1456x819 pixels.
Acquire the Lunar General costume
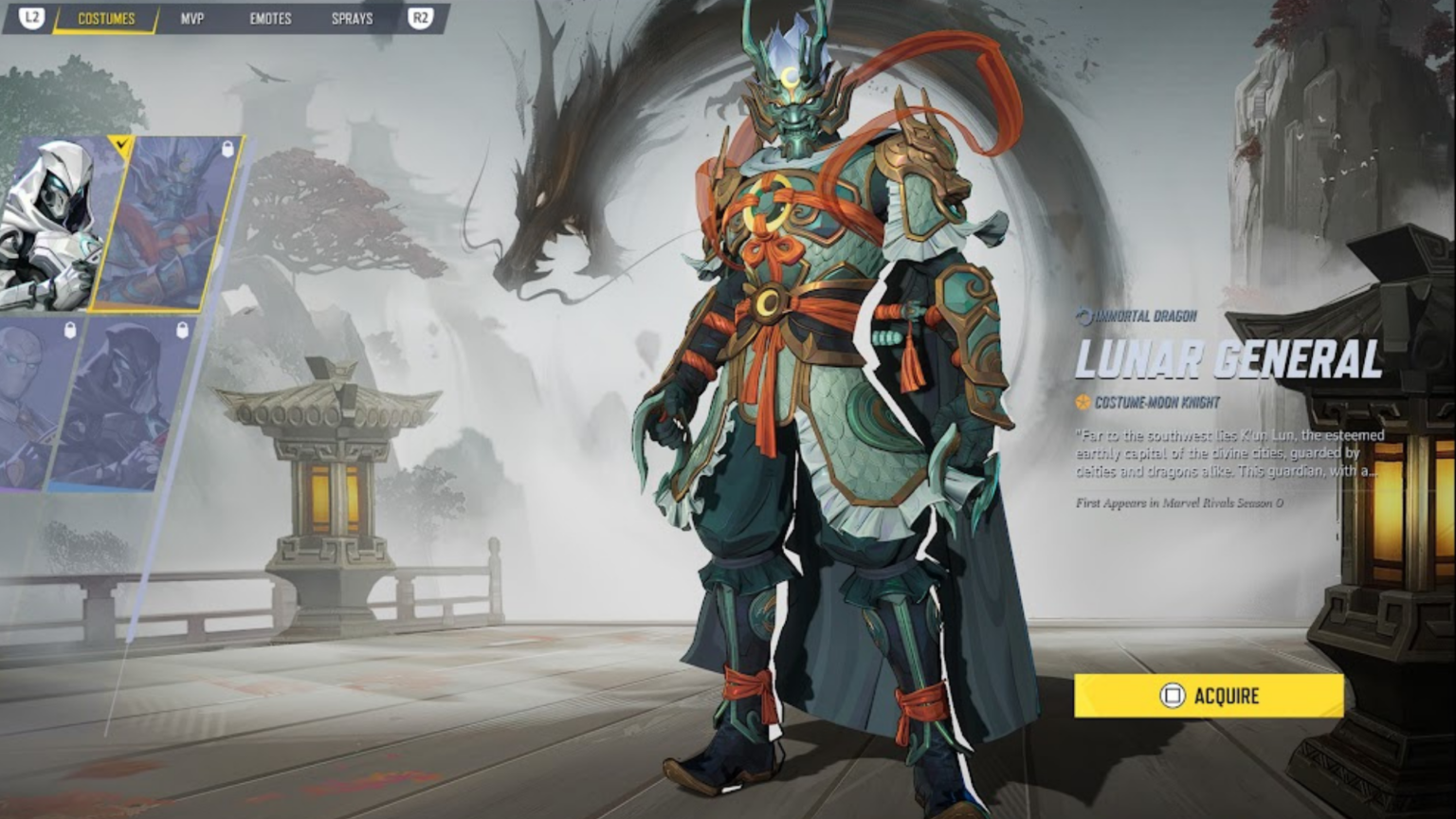(1209, 696)
